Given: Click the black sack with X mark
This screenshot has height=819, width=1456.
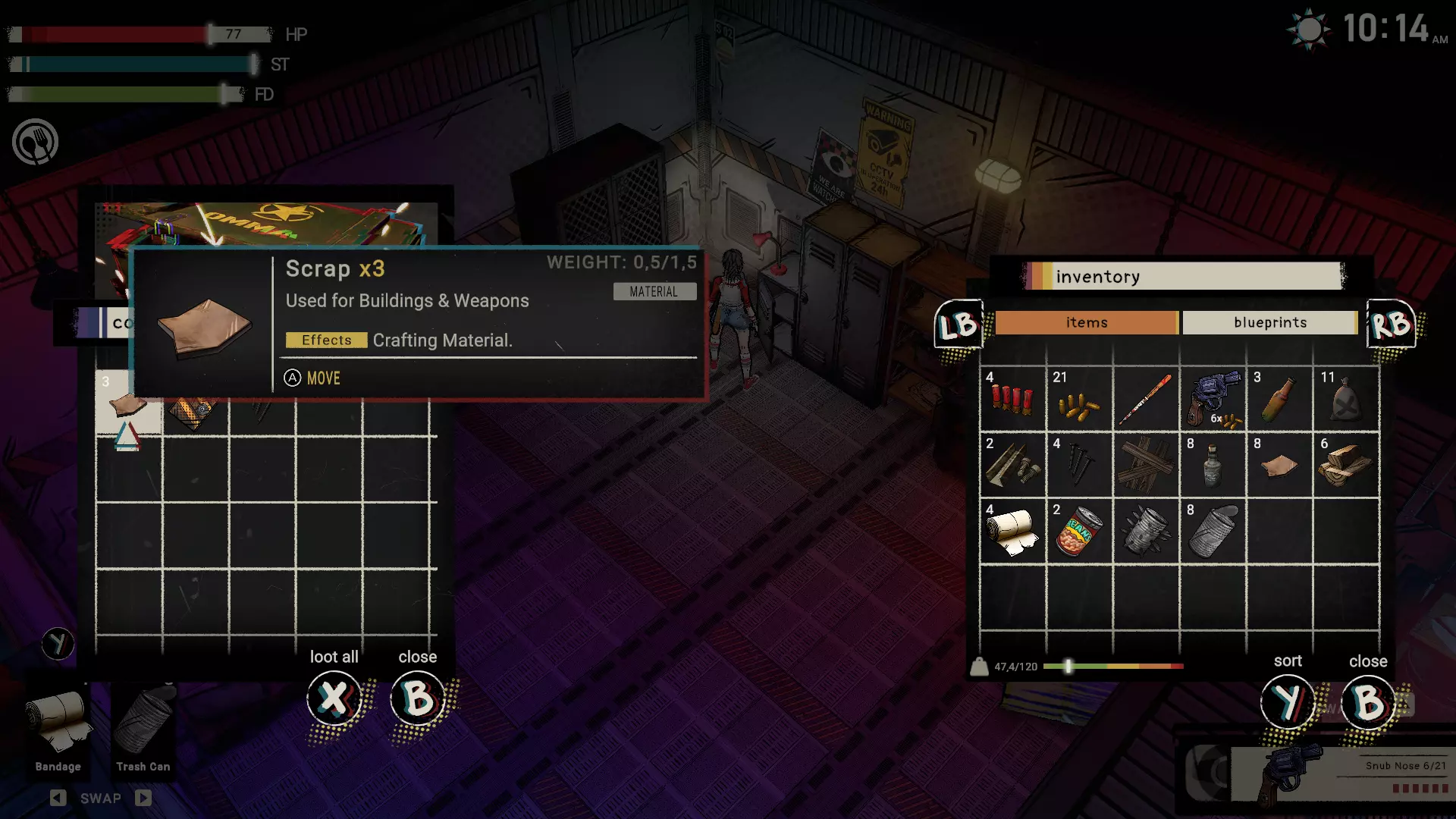Looking at the screenshot, I should (1345, 399).
